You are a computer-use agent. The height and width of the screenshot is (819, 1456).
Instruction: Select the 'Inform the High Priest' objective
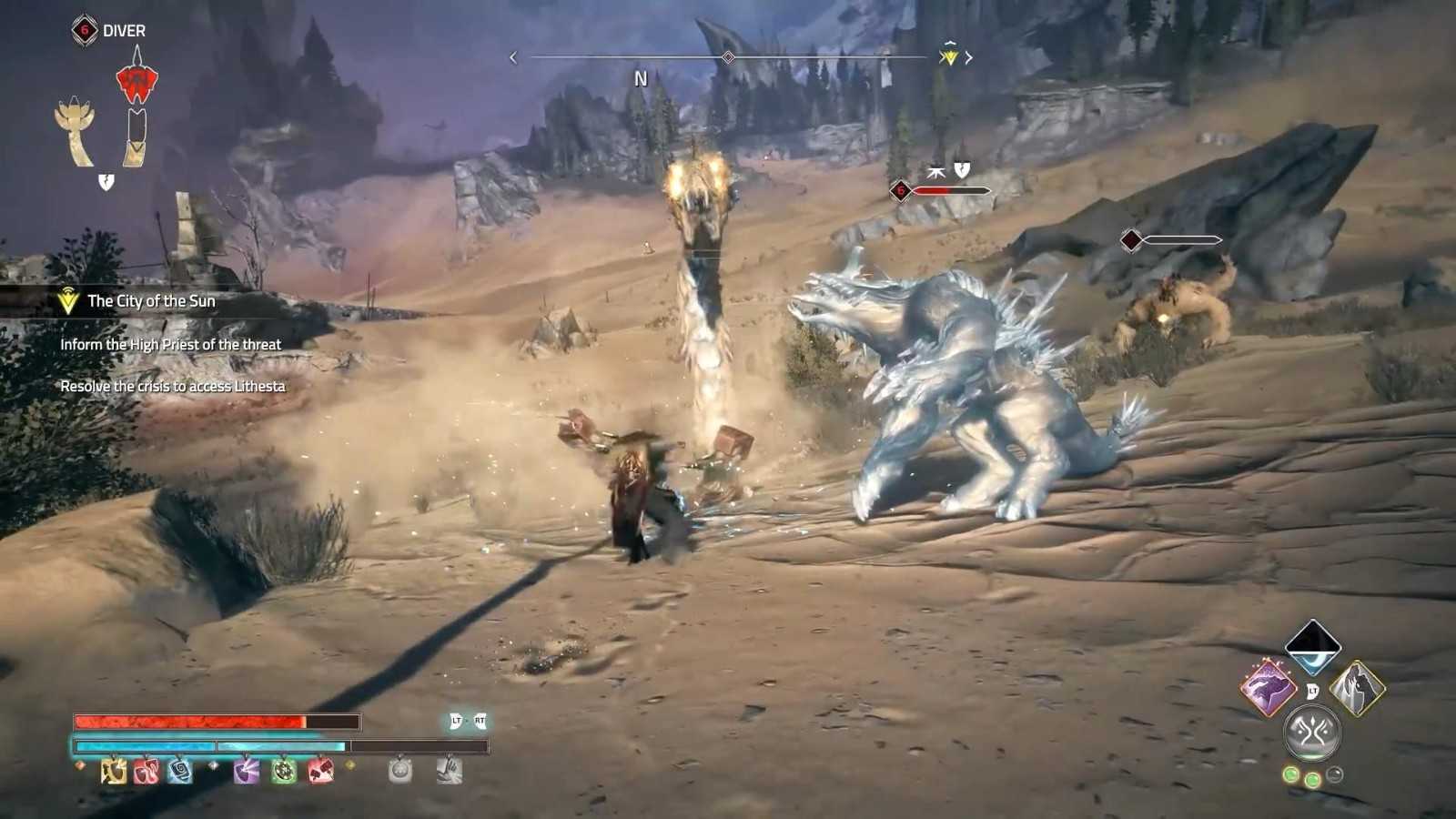[x=170, y=345]
